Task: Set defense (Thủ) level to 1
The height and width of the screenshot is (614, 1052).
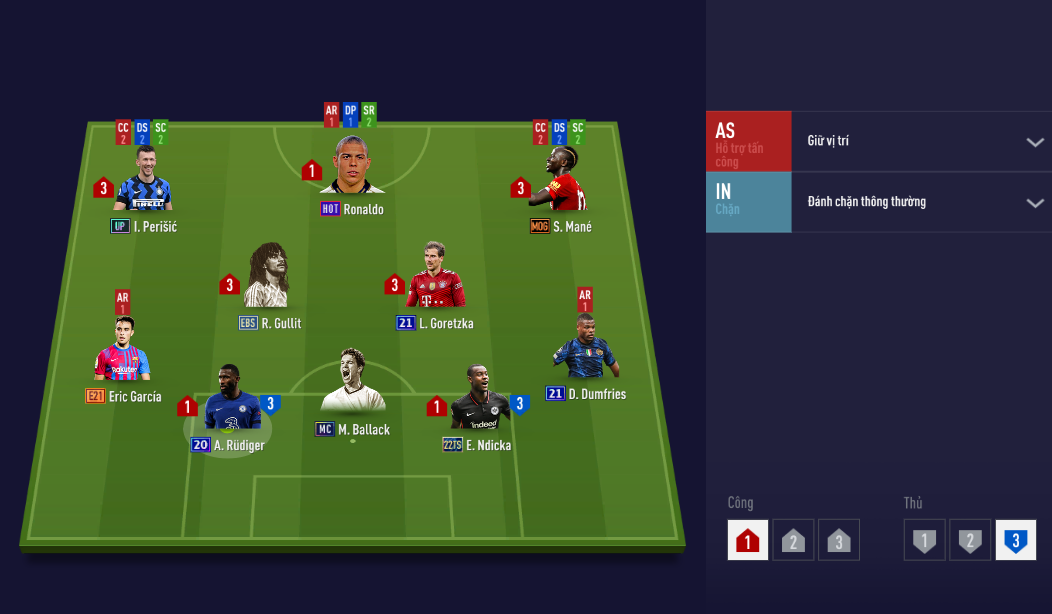Action: (x=925, y=540)
